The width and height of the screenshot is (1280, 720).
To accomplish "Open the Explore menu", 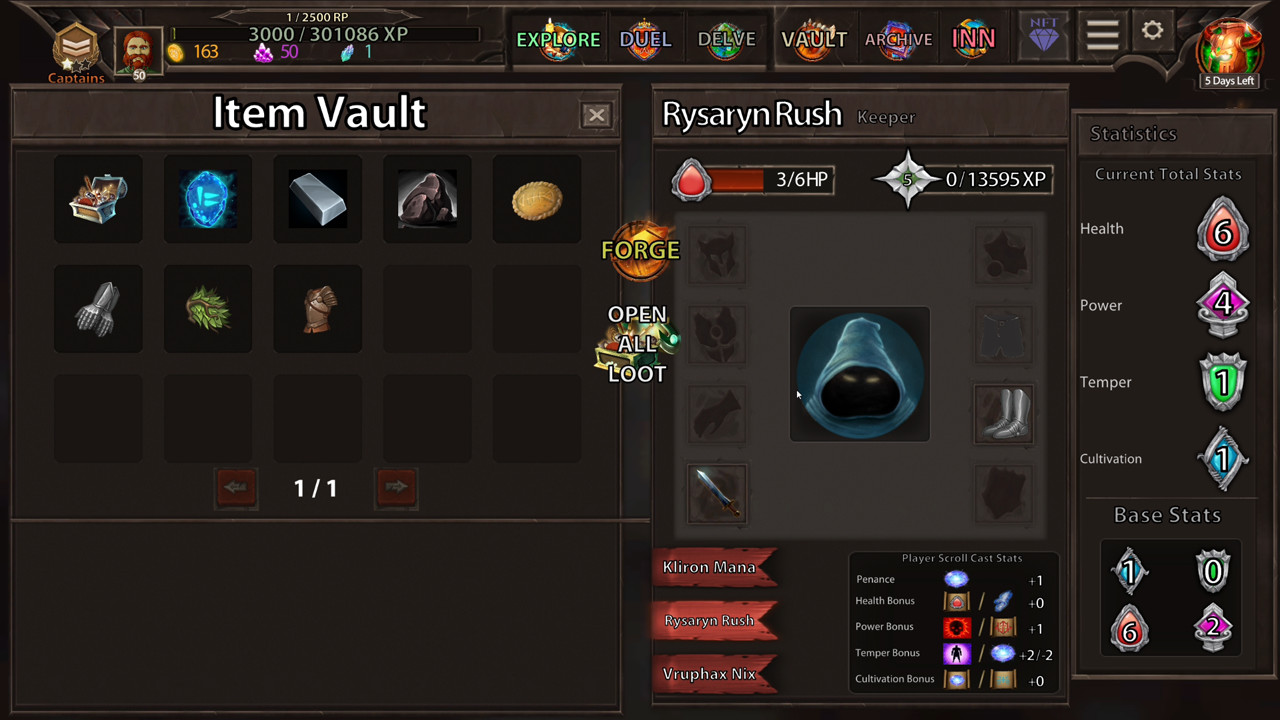I will 558,39.
